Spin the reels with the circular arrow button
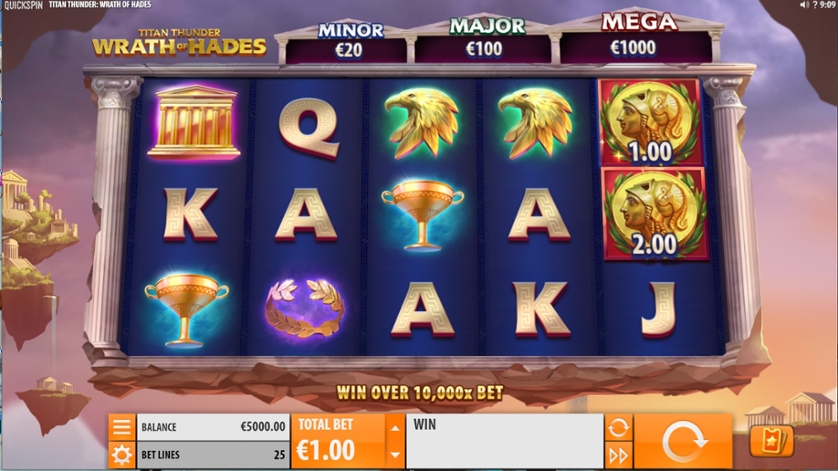 click(684, 441)
